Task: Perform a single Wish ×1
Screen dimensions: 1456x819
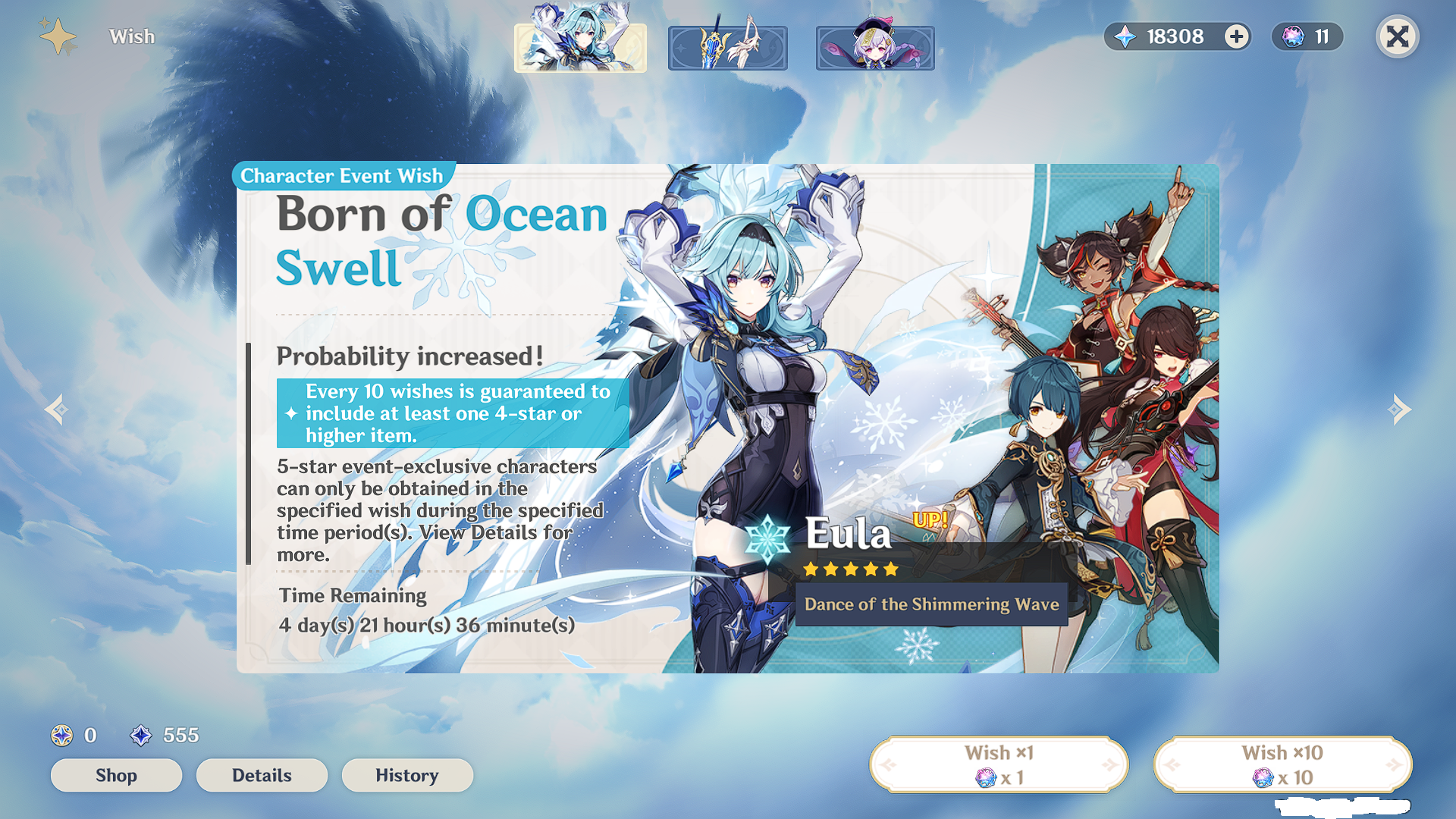Action: point(997,764)
